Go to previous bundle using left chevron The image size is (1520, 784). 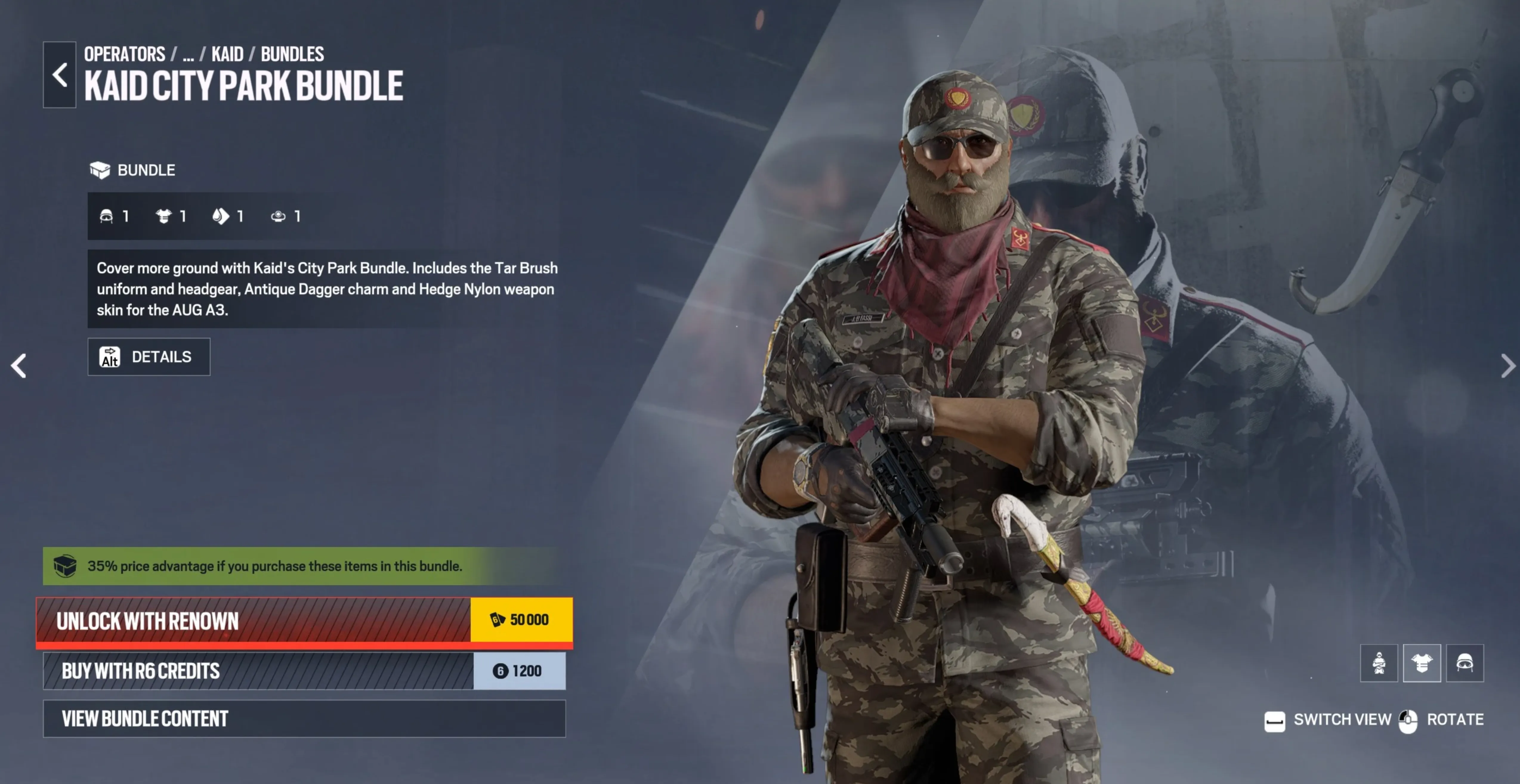tap(18, 366)
